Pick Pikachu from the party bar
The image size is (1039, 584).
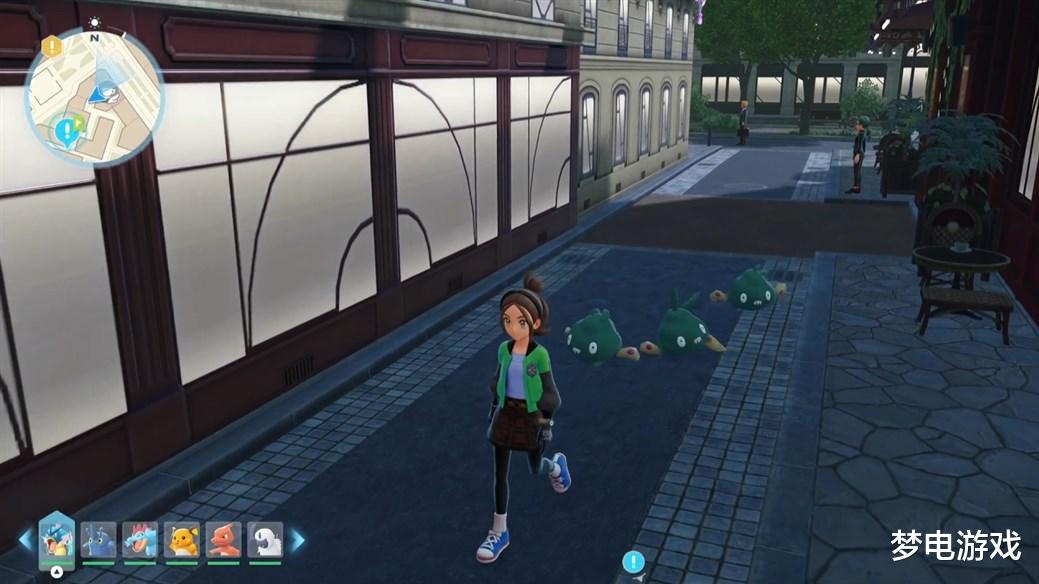182,540
